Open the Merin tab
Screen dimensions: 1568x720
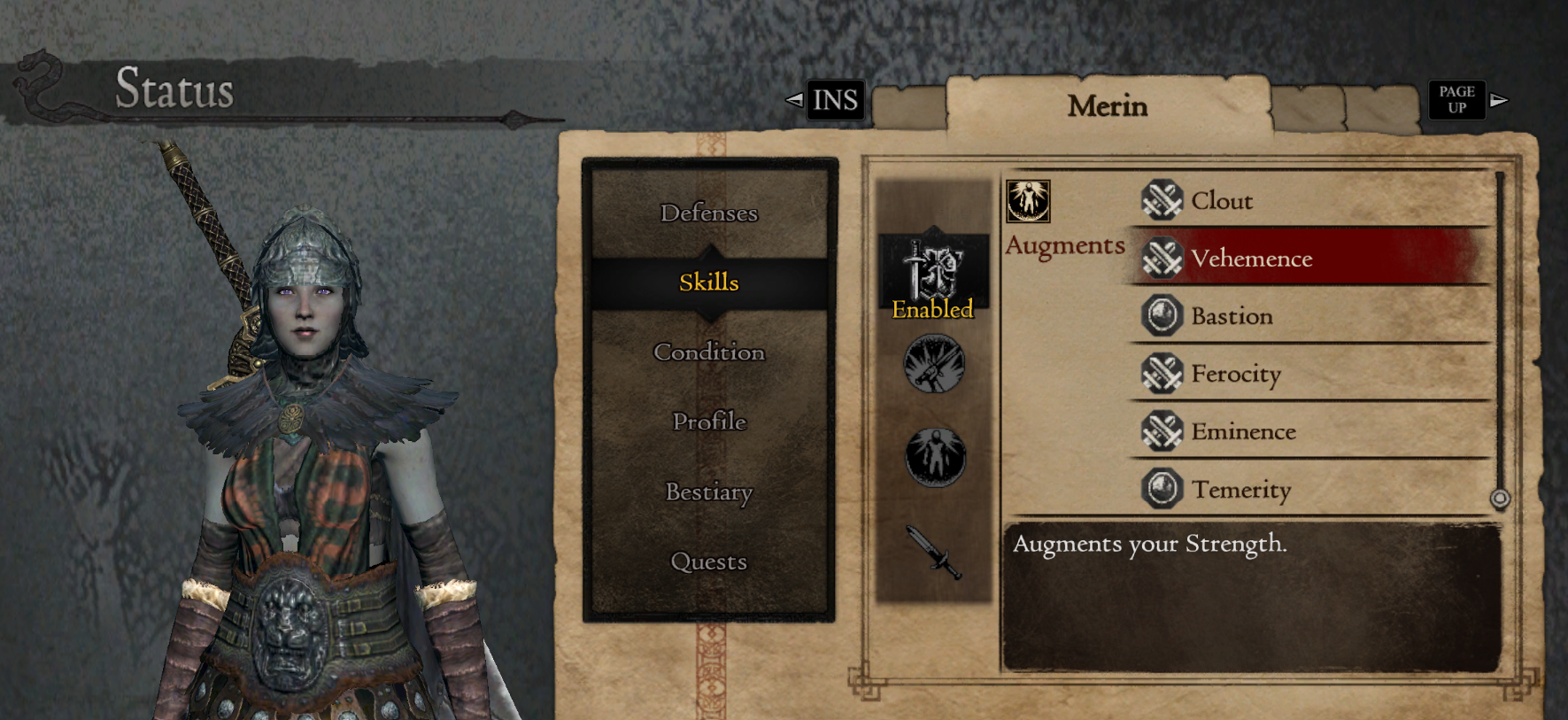(1107, 105)
